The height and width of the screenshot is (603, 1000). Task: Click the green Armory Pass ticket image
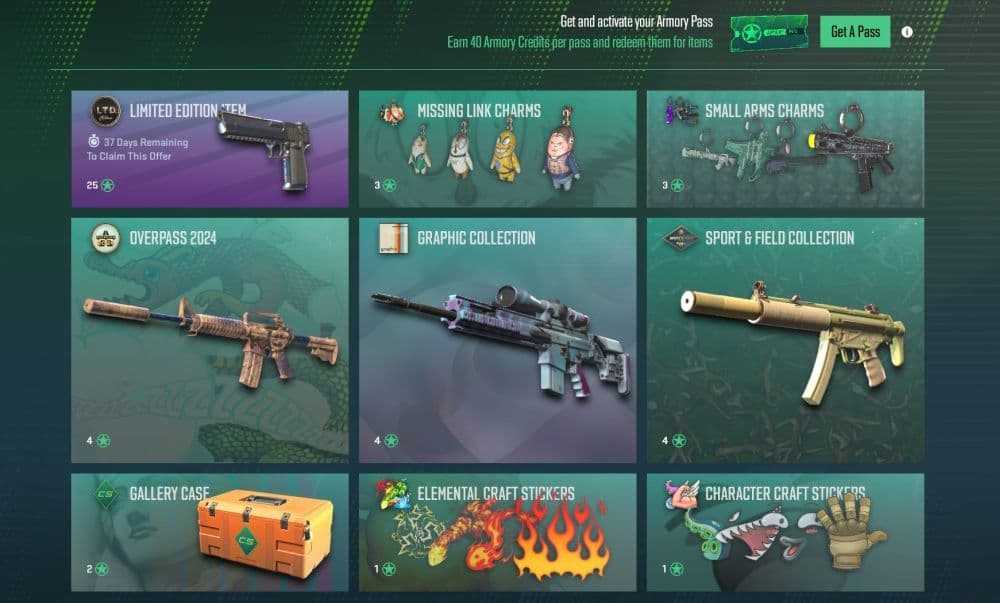tap(769, 33)
